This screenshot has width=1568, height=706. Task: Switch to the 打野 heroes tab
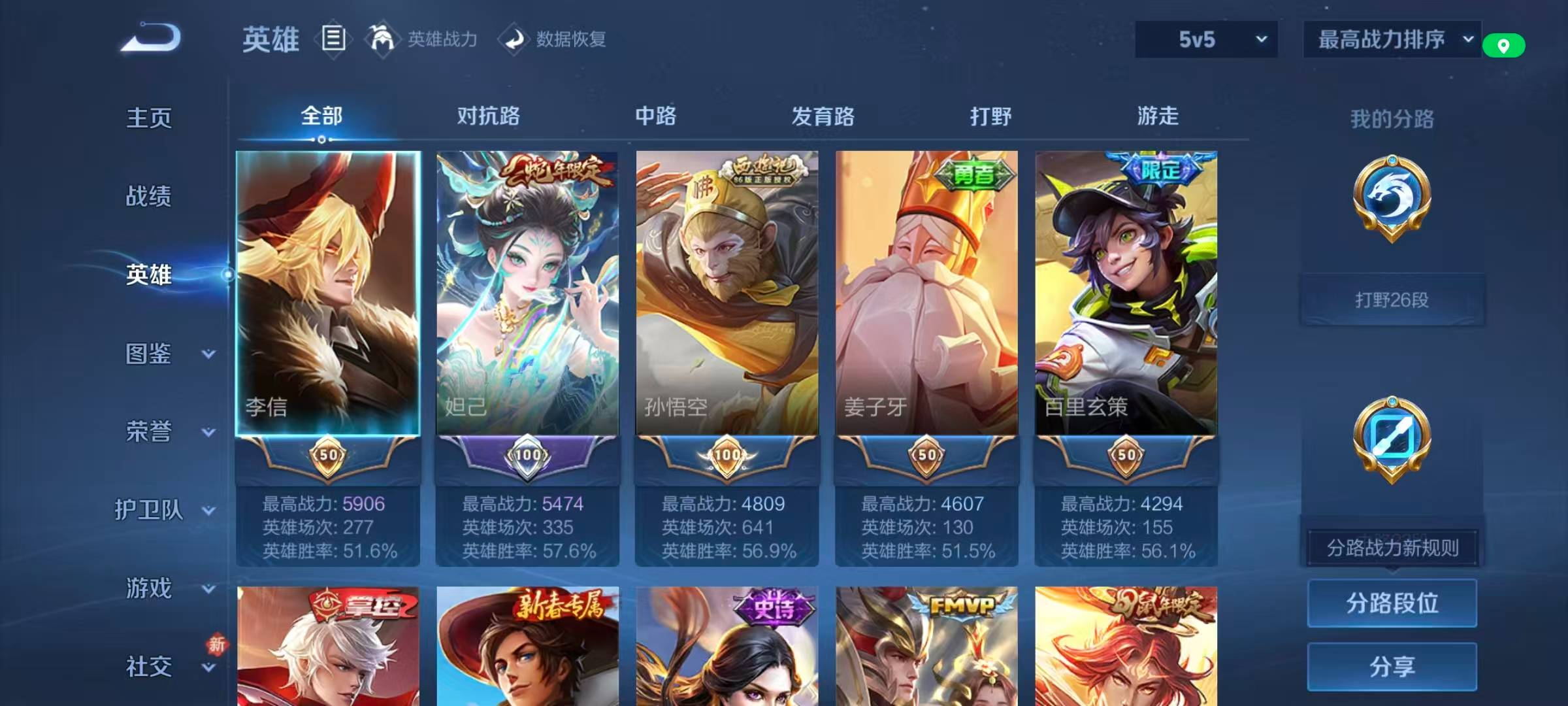coord(990,117)
